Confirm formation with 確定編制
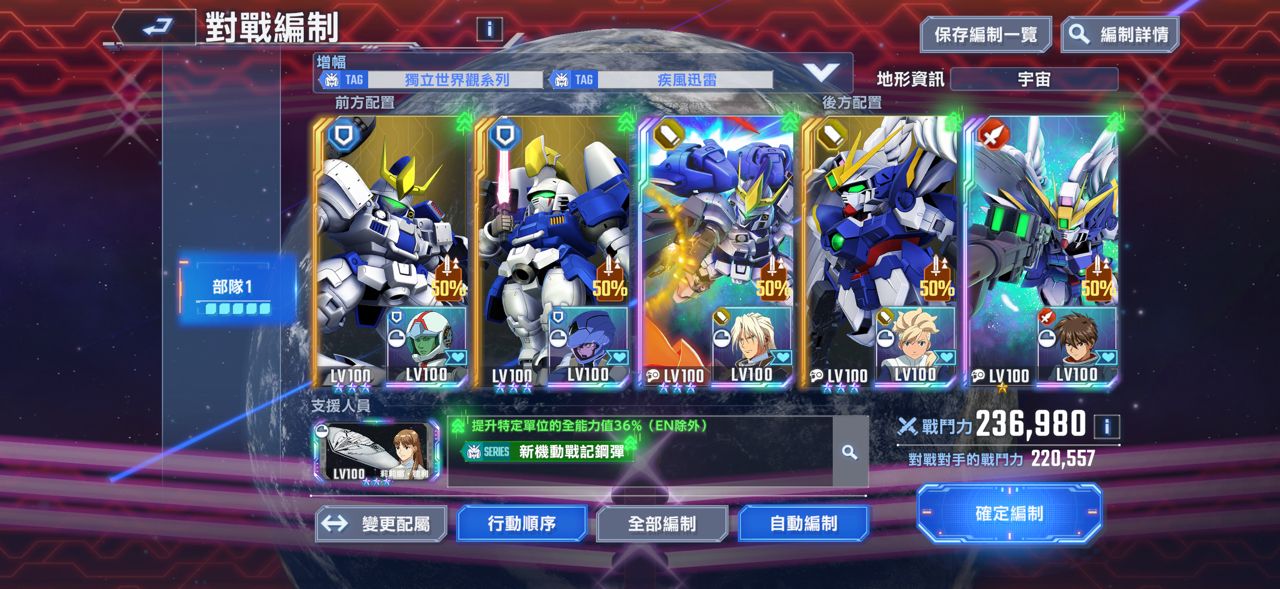This screenshot has width=1280, height=589. [x=1009, y=514]
